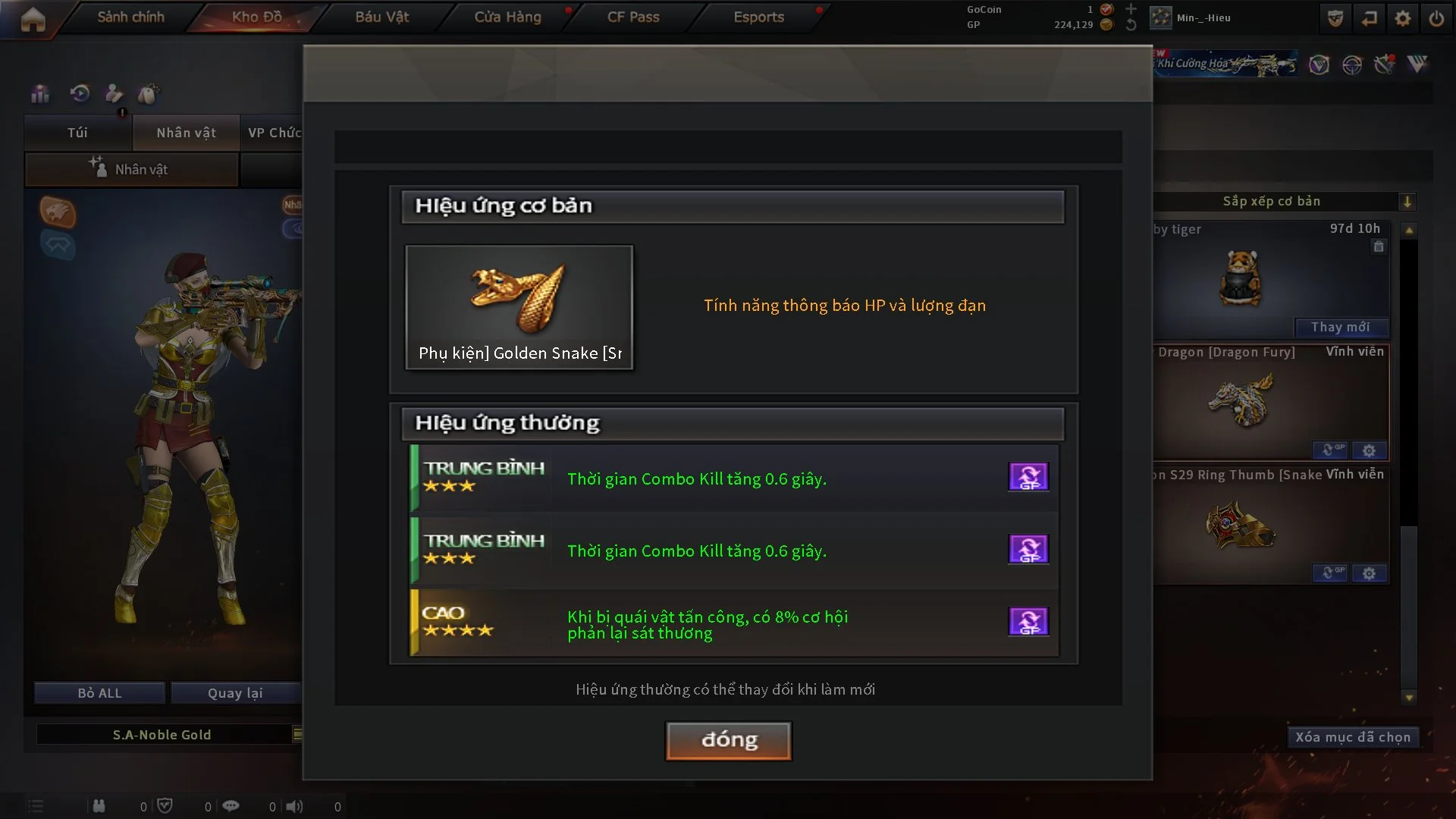The height and width of the screenshot is (819, 1456).
Task: Click the power exit icon
Action: coord(1436,18)
